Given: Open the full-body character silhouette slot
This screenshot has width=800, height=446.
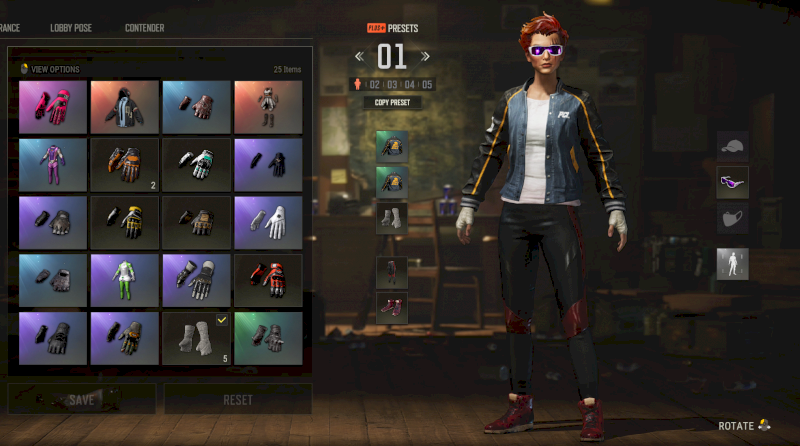Looking at the screenshot, I should [732, 264].
